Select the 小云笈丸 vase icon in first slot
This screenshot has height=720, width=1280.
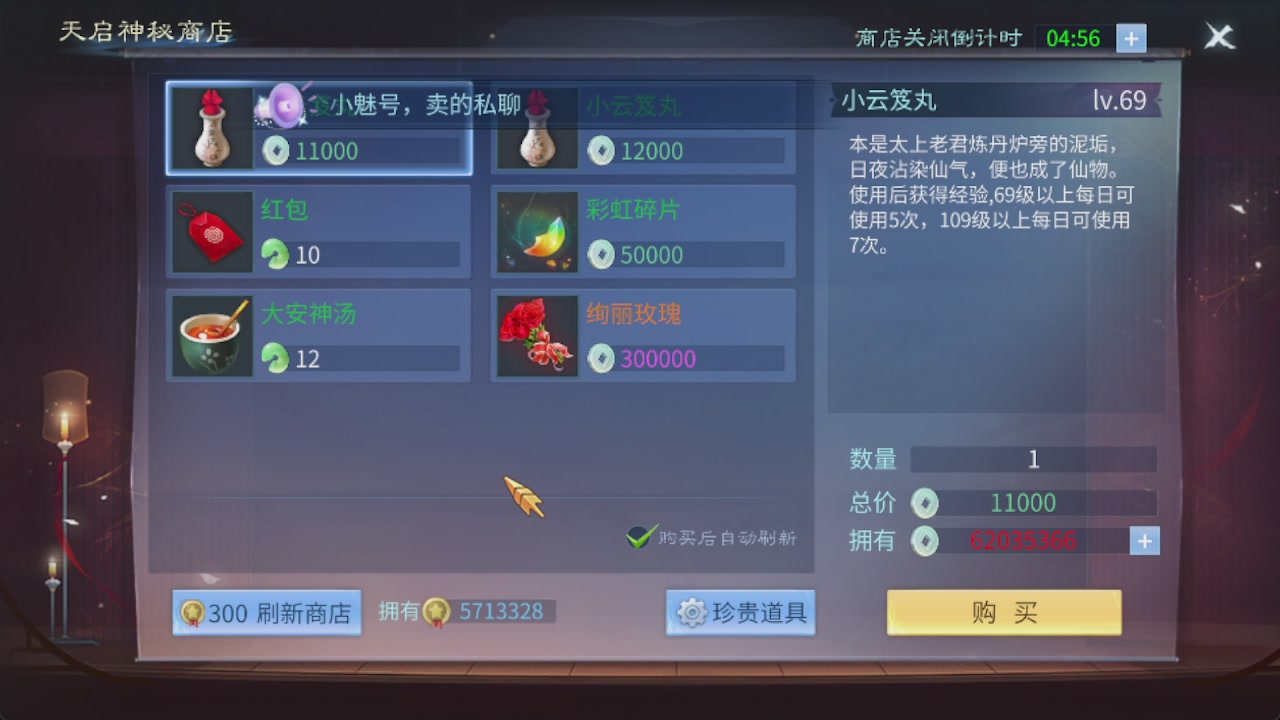point(212,128)
